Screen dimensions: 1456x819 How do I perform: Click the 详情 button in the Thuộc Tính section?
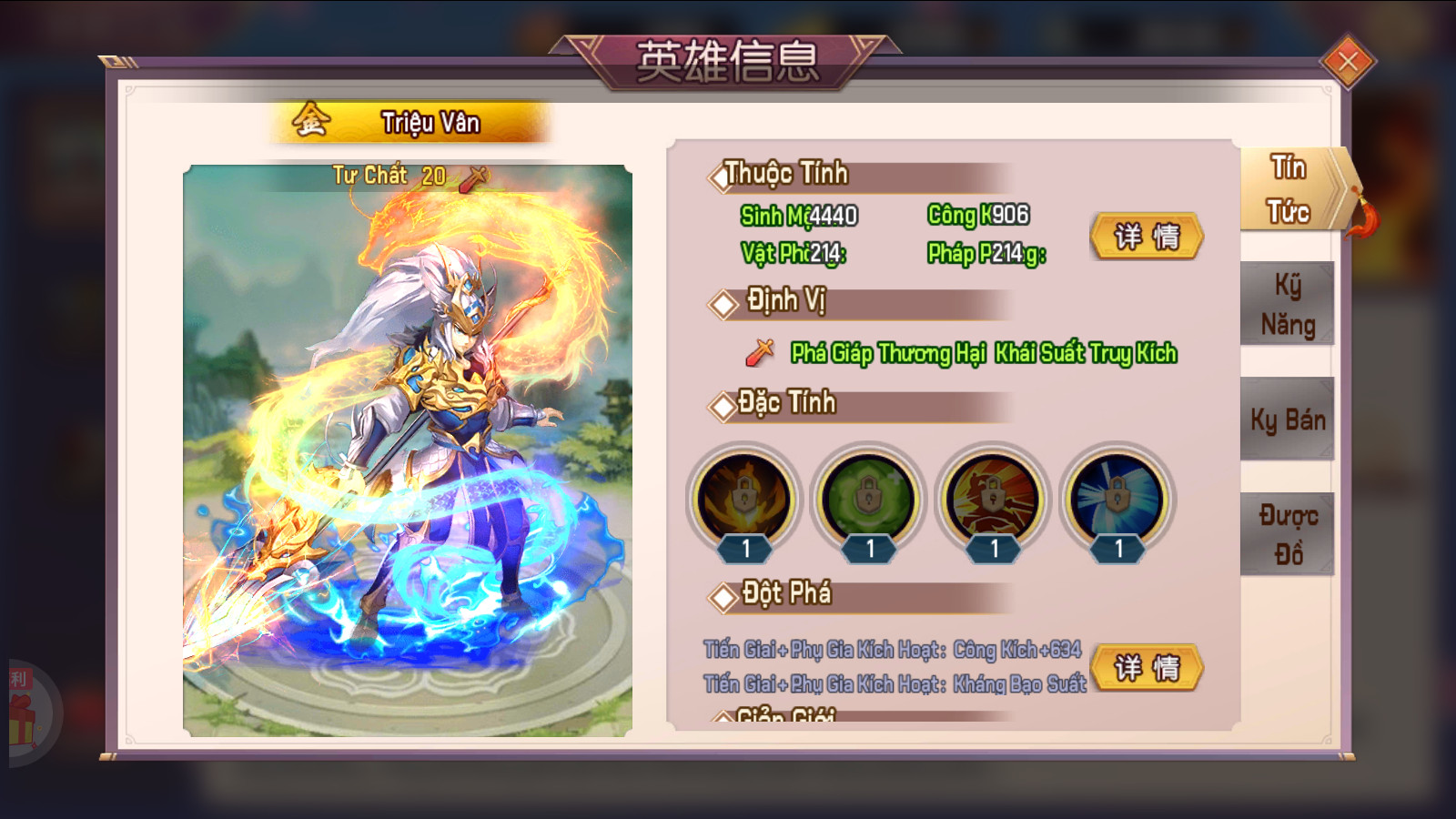pos(1146,237)
